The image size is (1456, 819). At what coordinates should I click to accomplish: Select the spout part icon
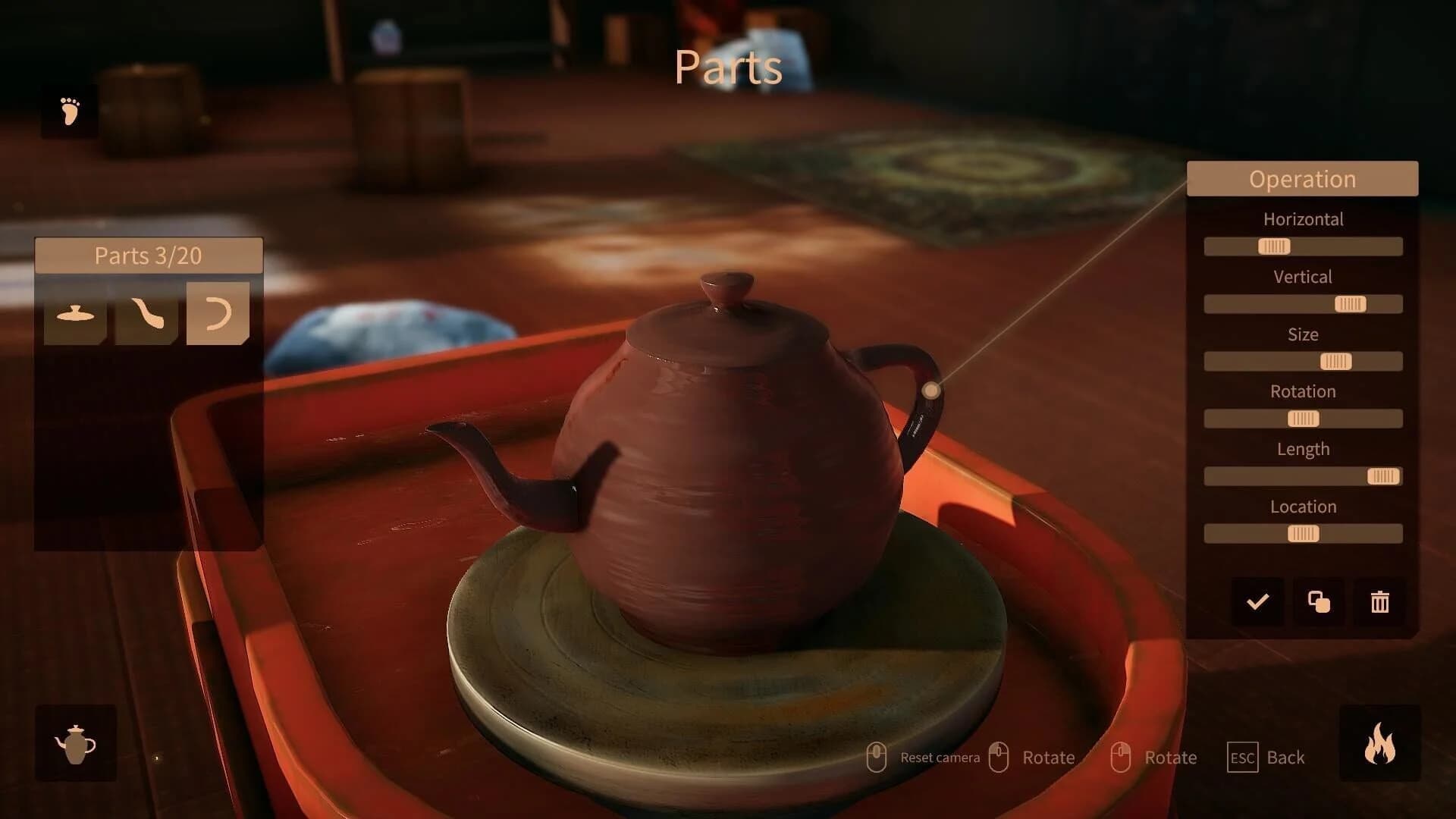(146, 312)
